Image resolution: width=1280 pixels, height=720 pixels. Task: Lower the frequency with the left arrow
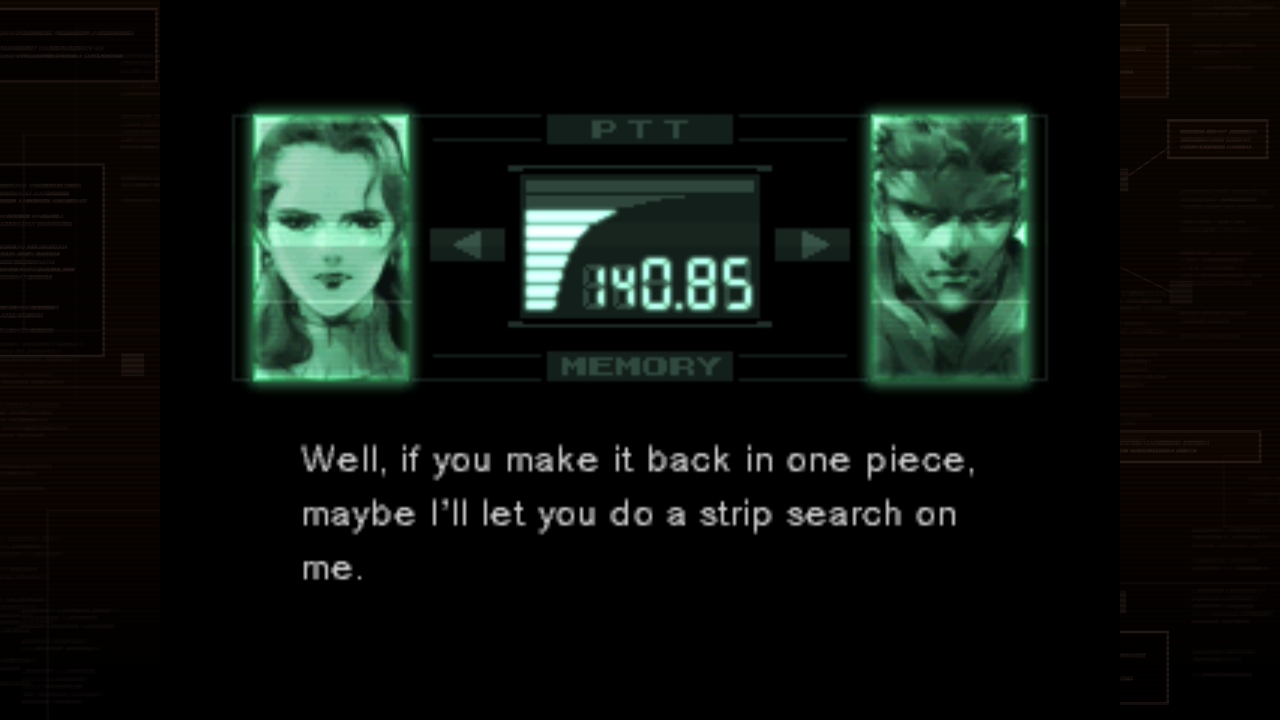pyautogui.click(x=467, y=245)
